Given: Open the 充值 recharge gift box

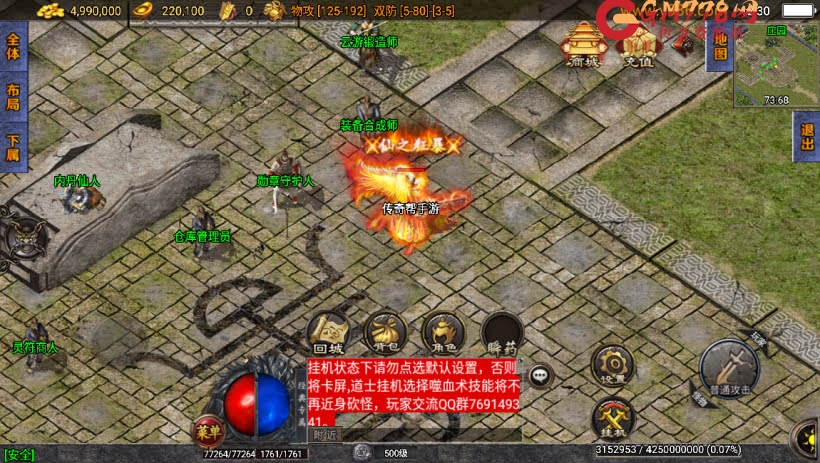Looking at the screenshot, I should coord(634,46).
